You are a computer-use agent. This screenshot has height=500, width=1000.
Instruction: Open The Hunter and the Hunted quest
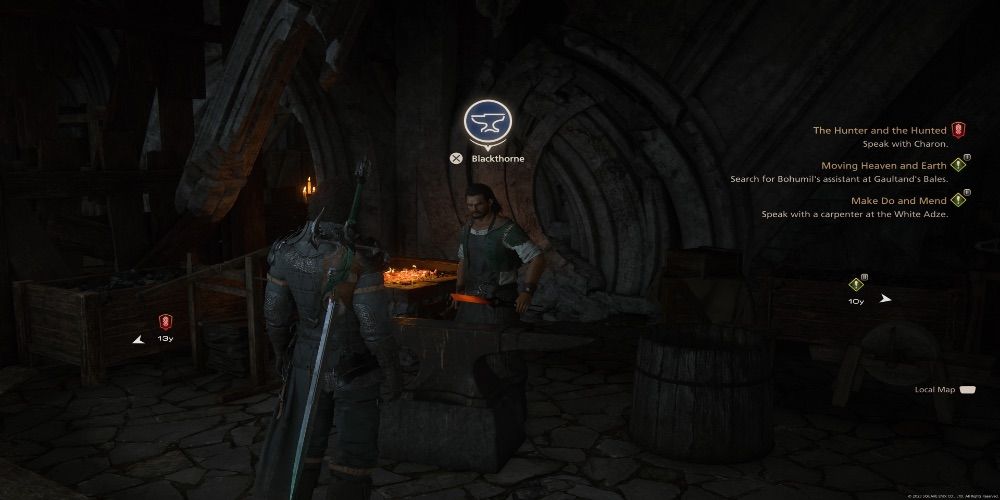[x=880, y=130]
